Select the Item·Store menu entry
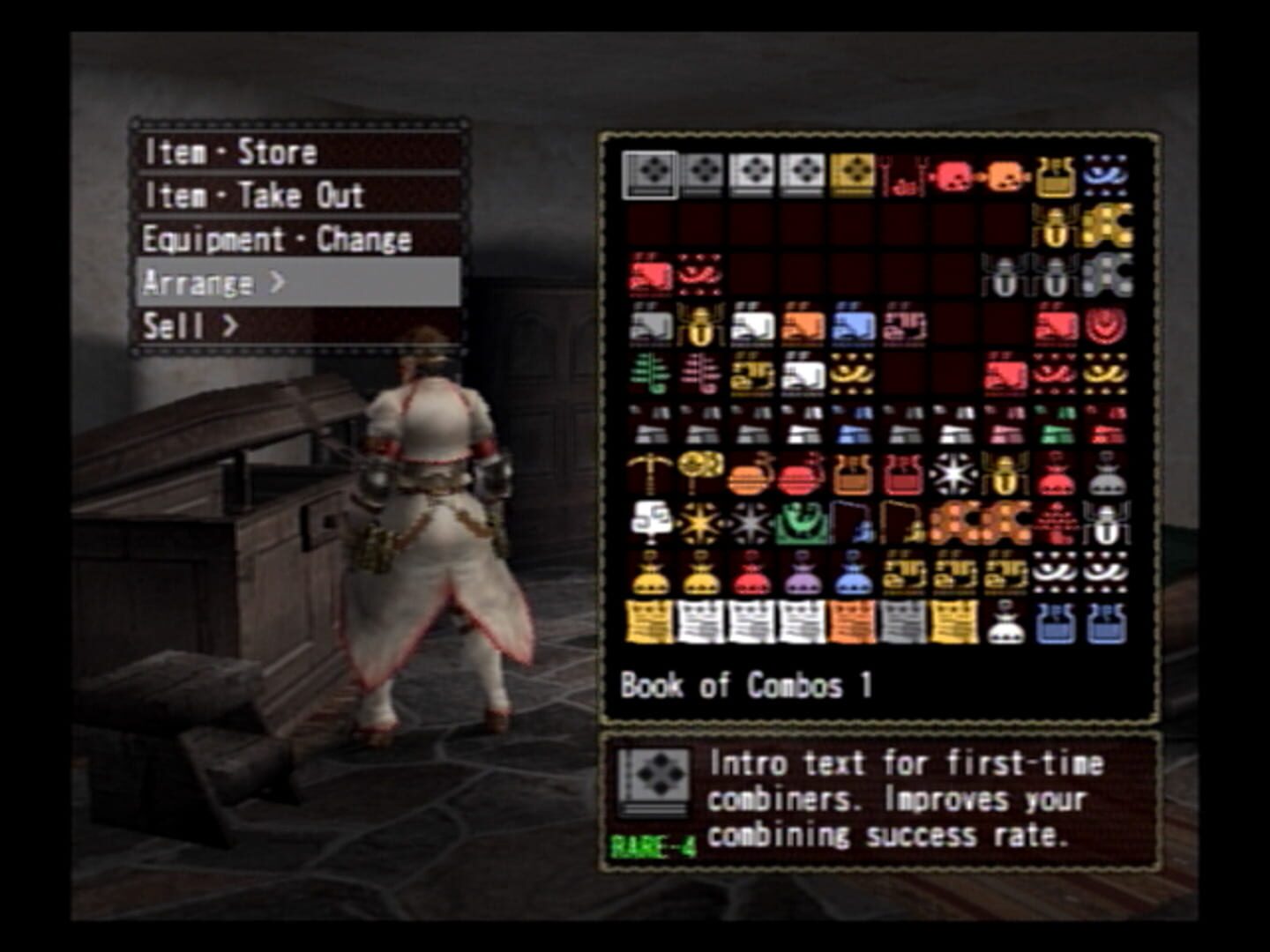The height and width of the screenshot is (952, 1270). 229,152
